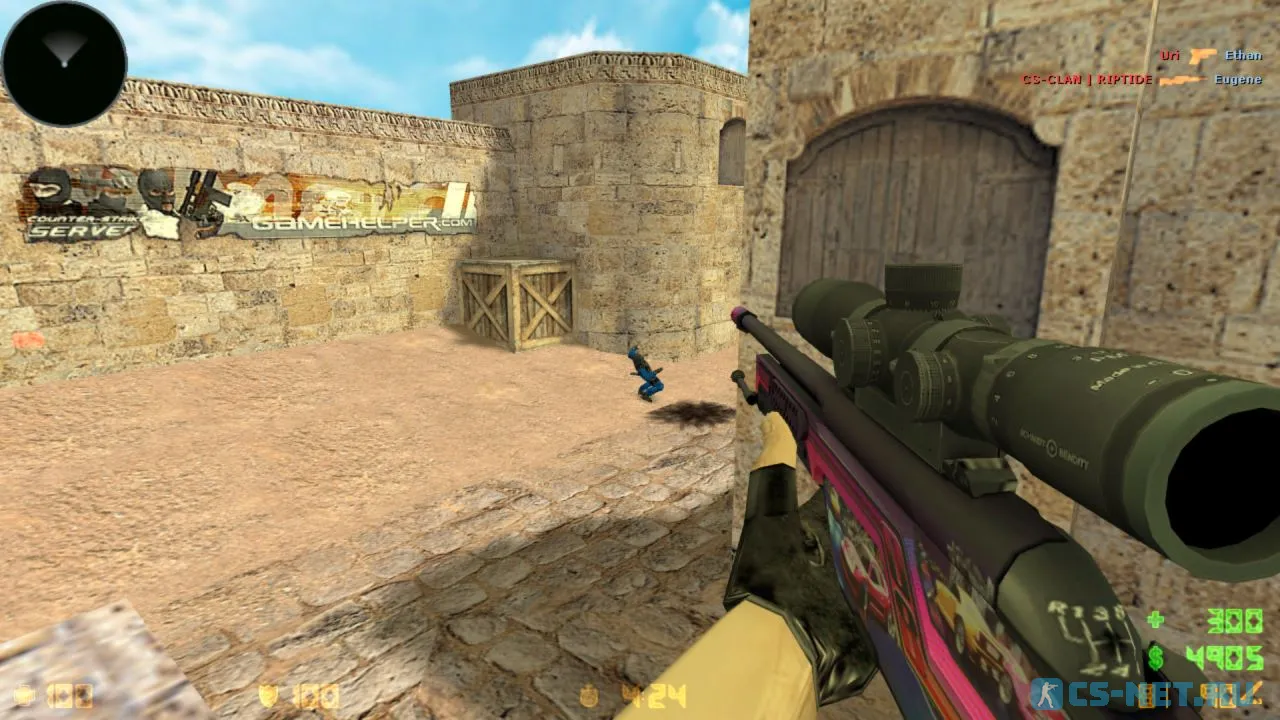Expand the CS-CLAN | RIPTIDE kill entry
The image size is (1280, 720).
1088,79
